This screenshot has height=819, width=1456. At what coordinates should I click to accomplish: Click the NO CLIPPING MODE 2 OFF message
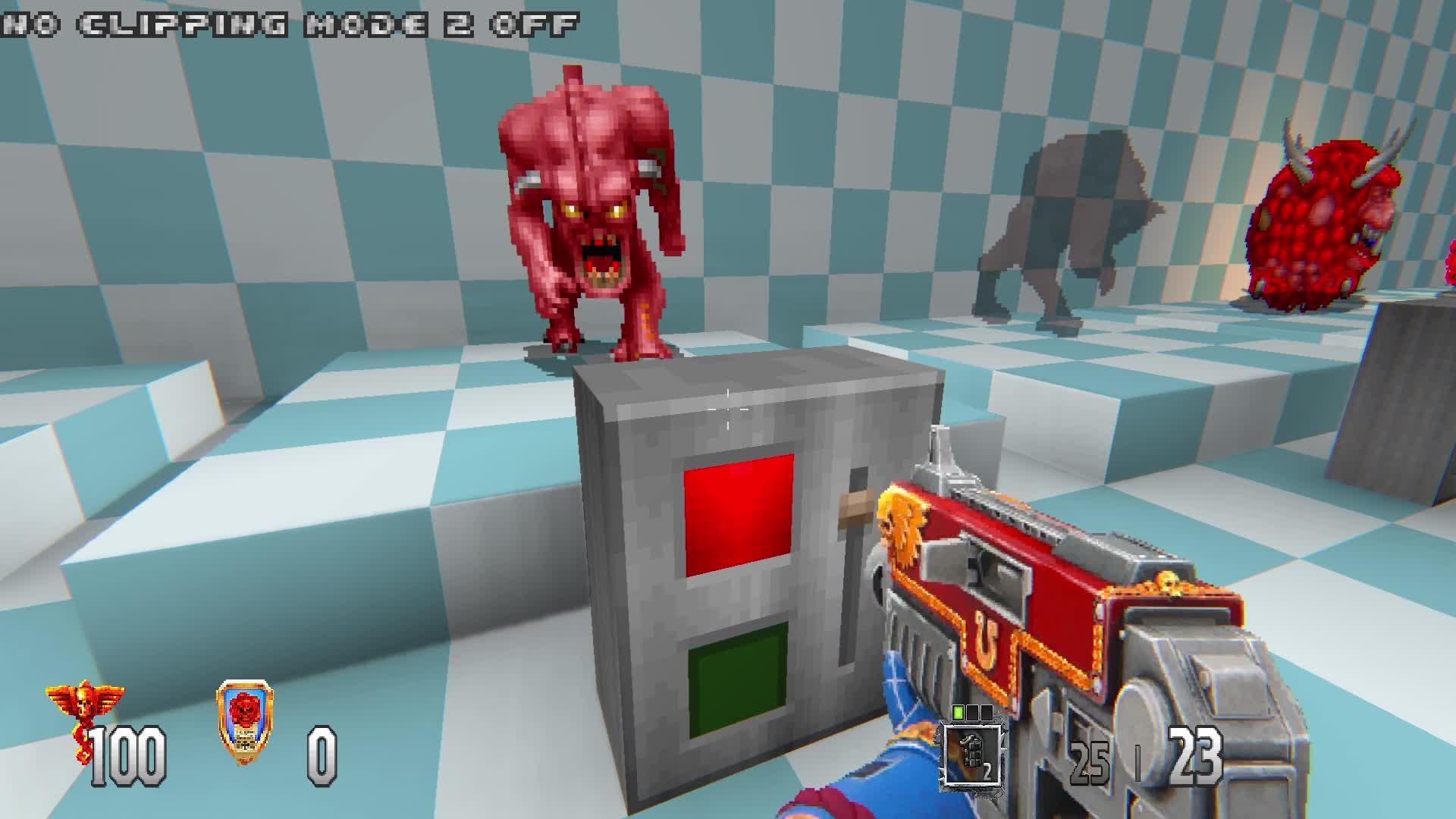pyautogui.click(x=288, y=23)
